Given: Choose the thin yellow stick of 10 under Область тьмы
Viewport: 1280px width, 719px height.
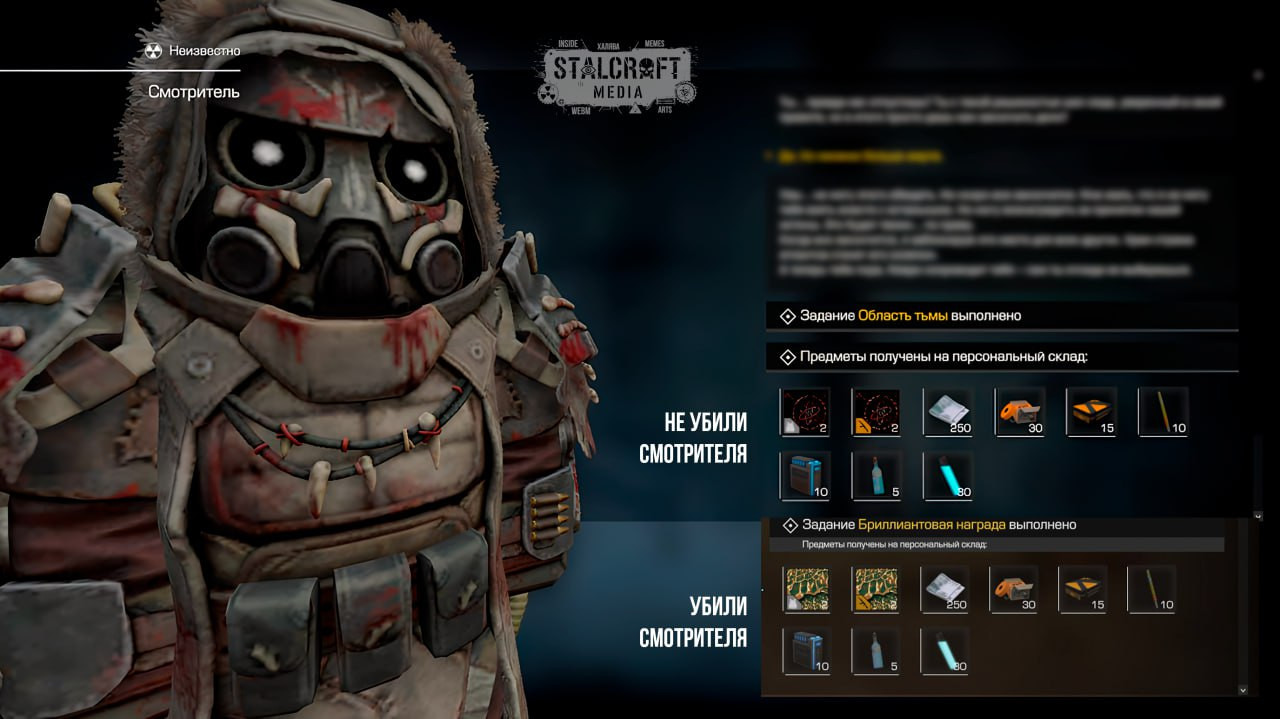Looking at the screenshot, I should coord(1164,412).
